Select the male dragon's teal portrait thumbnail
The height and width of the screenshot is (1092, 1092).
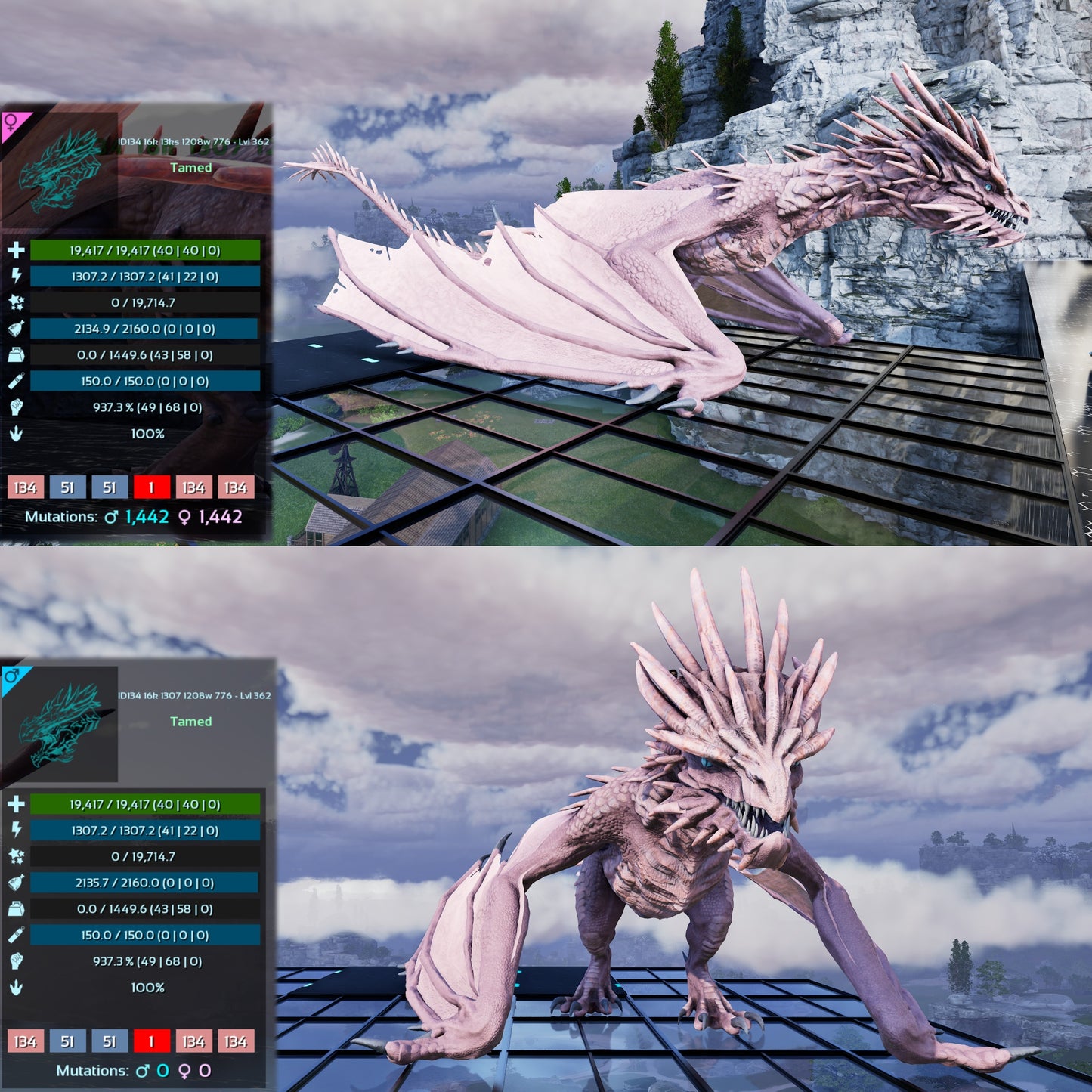[x=60, y=724]
